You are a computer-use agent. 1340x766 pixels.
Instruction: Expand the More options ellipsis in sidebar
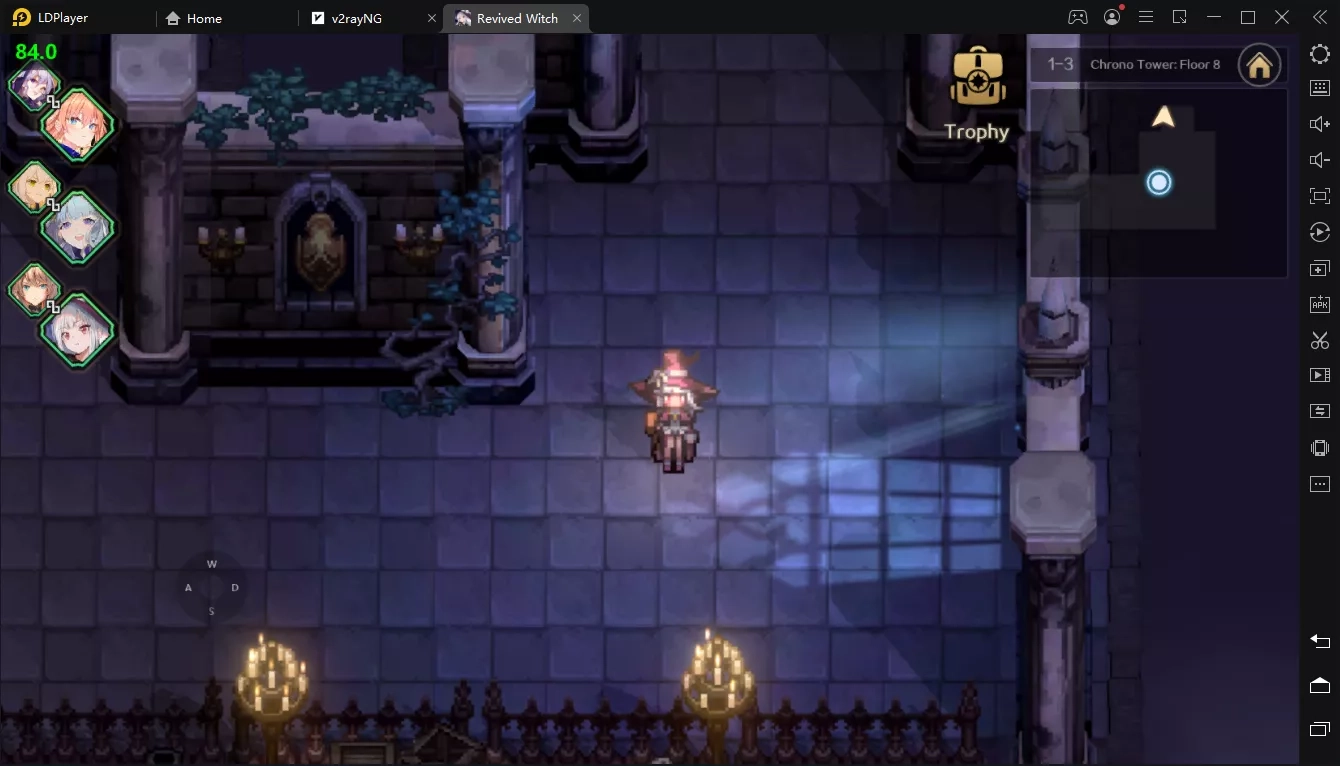tap(1320, 483)
